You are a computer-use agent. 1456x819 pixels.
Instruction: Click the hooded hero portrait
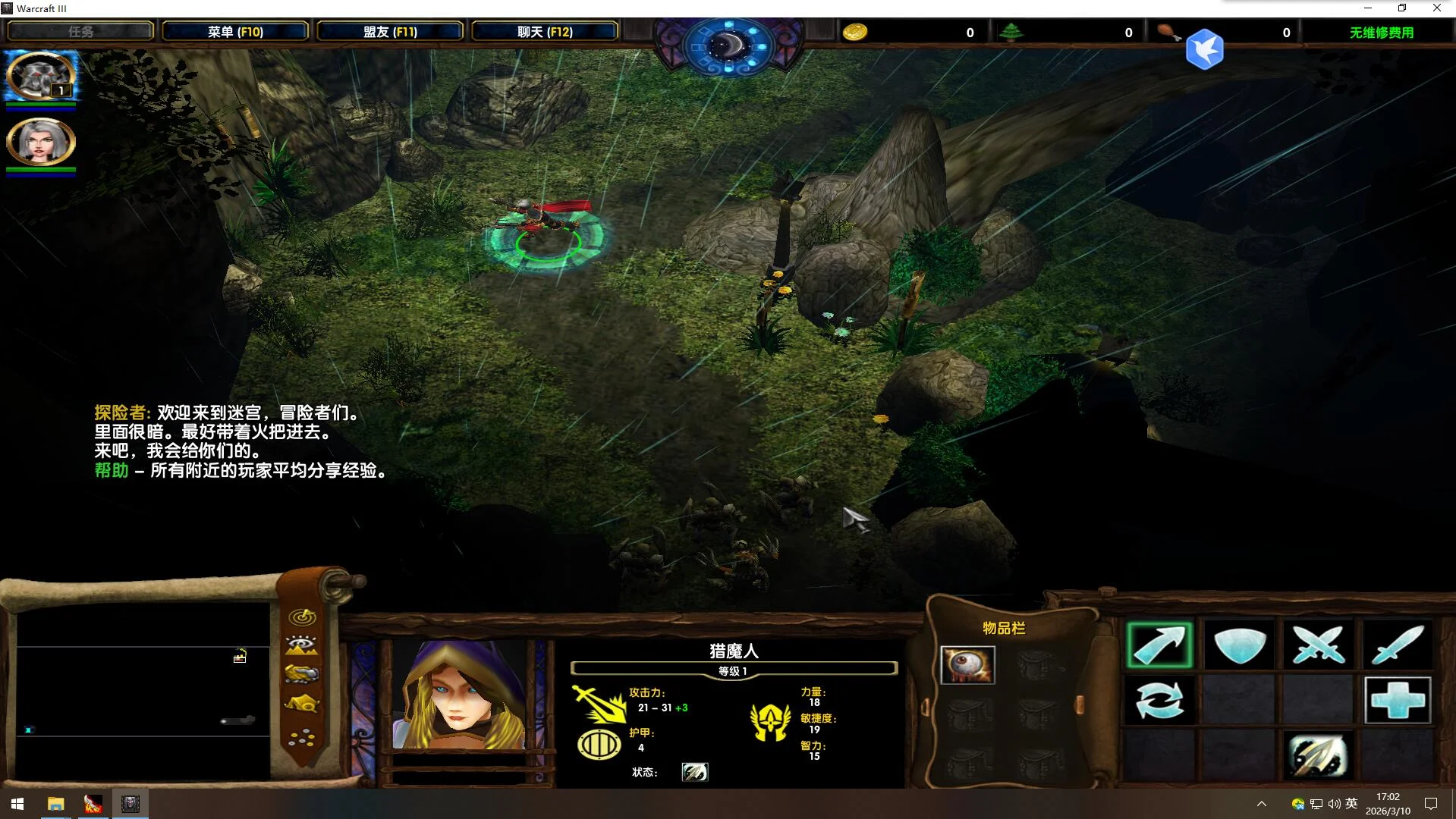pos(460,695)
